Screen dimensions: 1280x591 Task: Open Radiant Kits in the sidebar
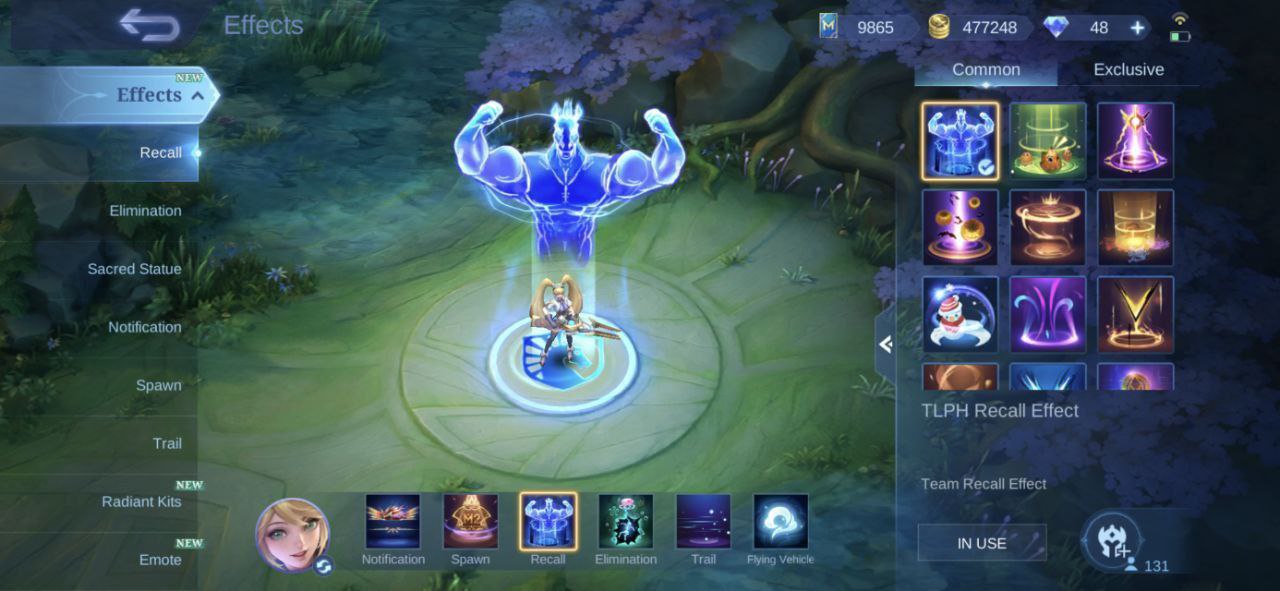click(141, 501)
